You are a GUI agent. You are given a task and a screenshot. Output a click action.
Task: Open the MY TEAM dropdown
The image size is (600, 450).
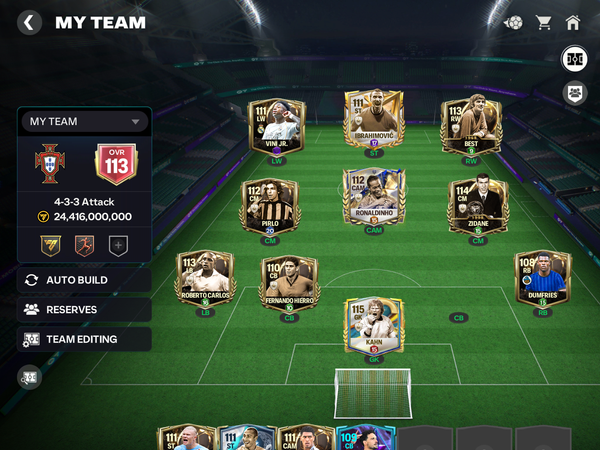pyautogui.click(x=84, y=122)
